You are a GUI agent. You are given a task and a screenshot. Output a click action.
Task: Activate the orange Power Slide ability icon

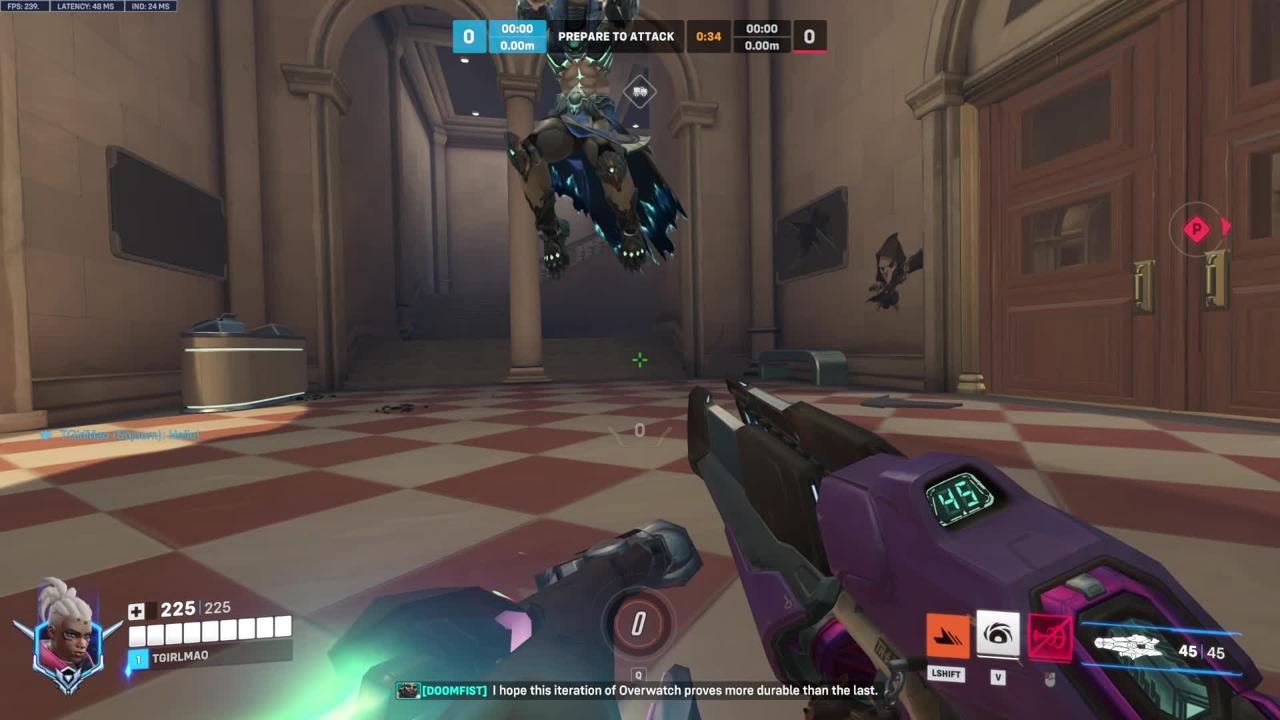pos(947,636)
